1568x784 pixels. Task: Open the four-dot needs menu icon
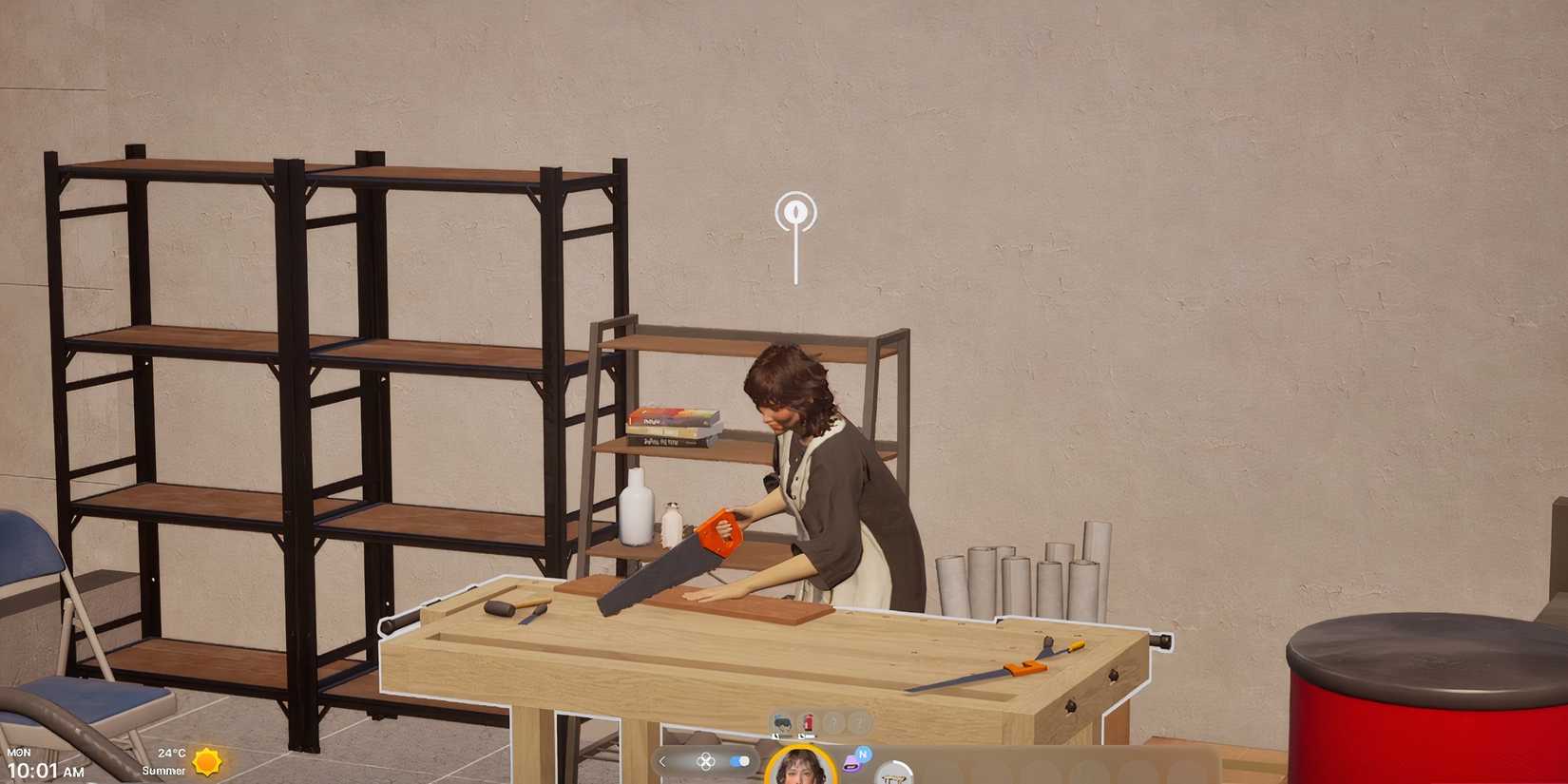706,761
